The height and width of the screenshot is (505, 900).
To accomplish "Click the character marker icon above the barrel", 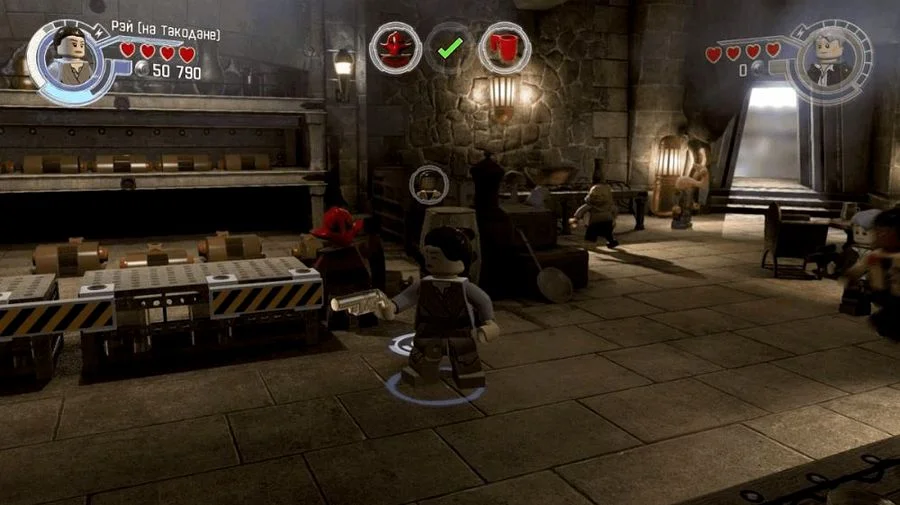I will 428,184.
